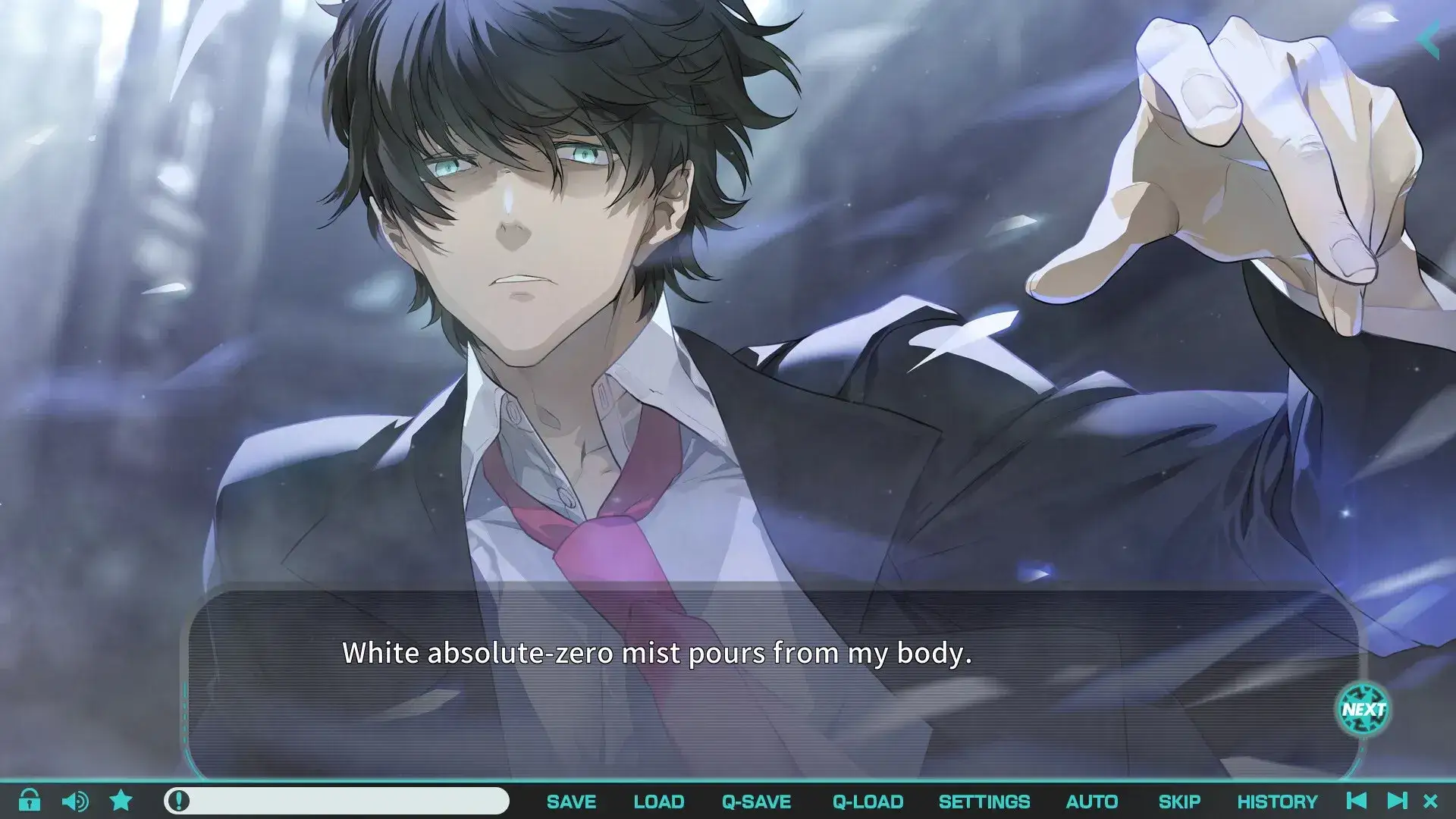Click the SAVE button
The height and width of the screenshot is (819, 1456).
(572, 801)
